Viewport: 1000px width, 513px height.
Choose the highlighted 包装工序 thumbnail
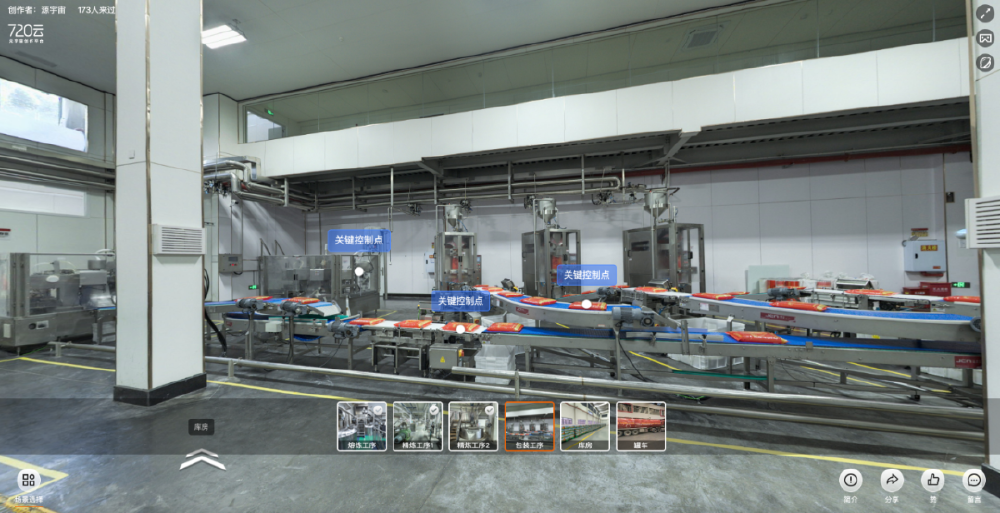529,425
